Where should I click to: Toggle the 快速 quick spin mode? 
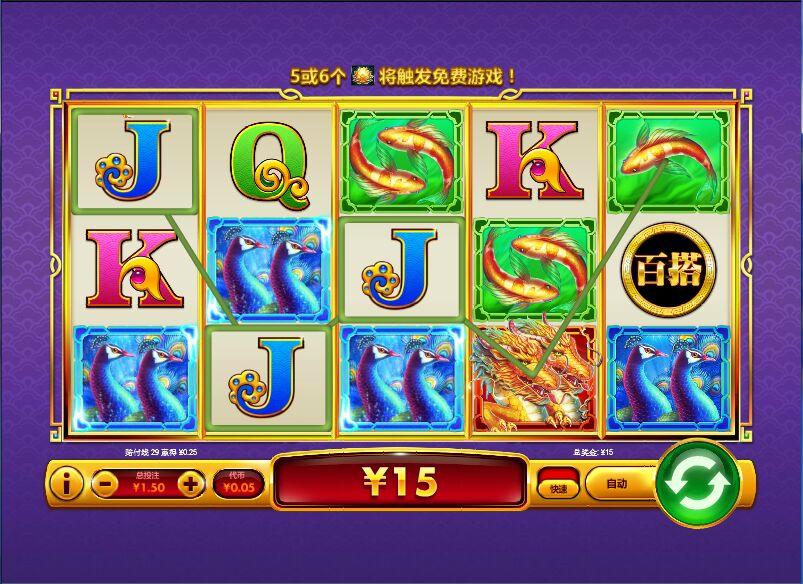(x=556, y=486)
